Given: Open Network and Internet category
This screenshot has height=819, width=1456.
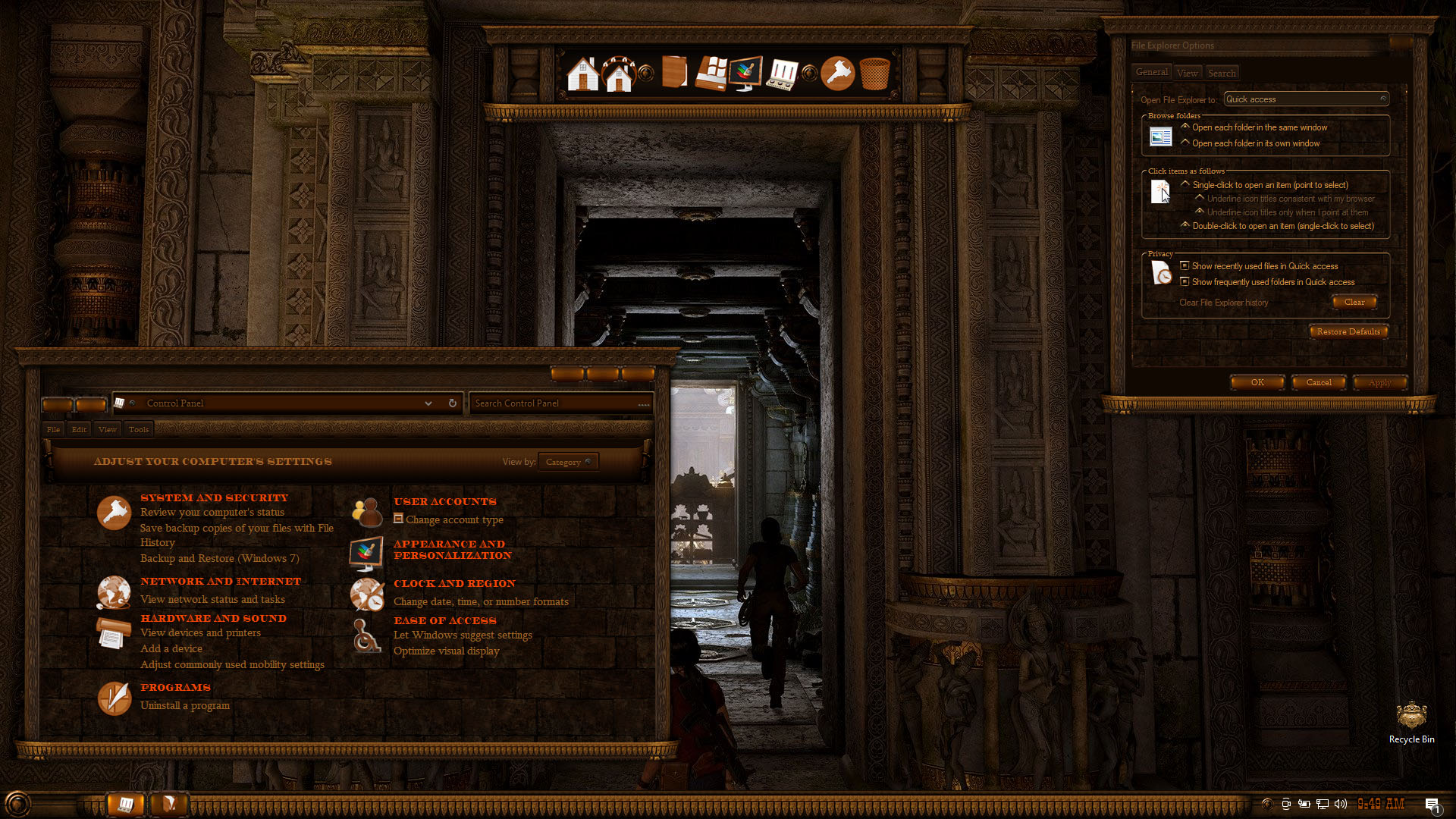Looking at the screenshot, I should coord(220,582).
